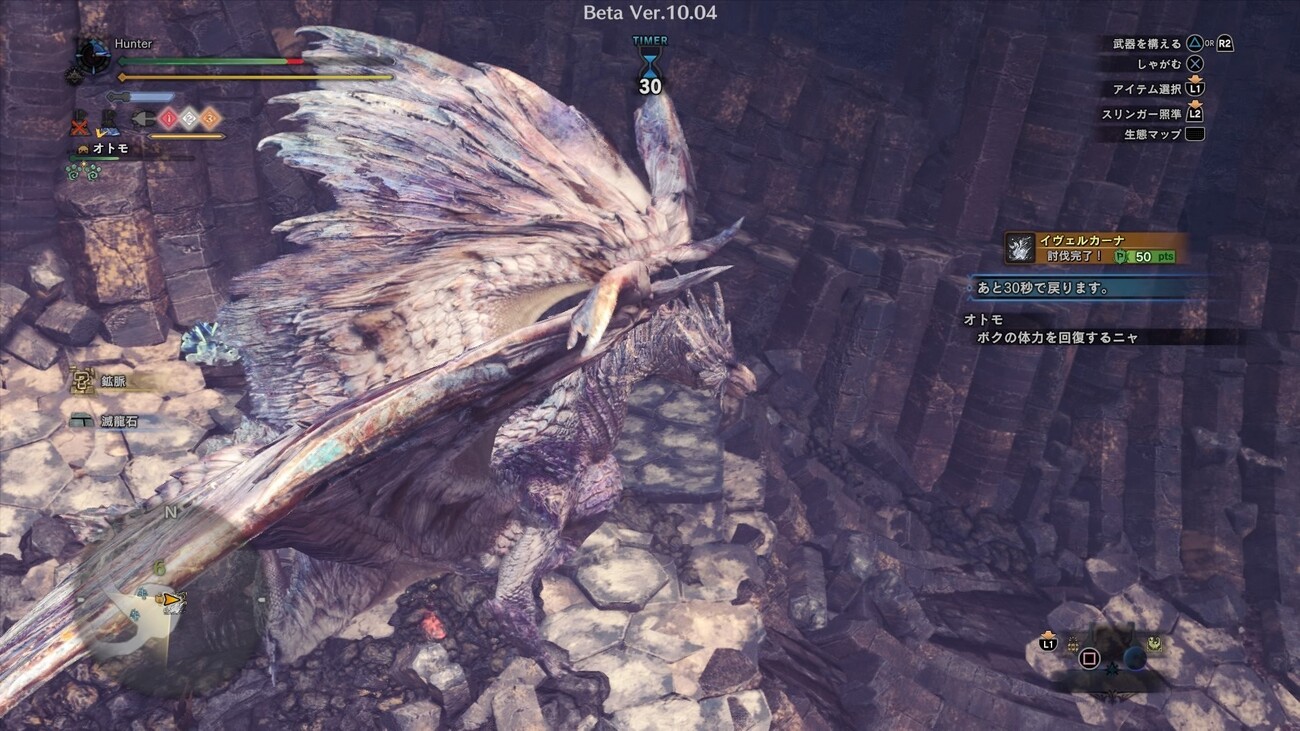Select the orange number 3 diamond icon

click(x=210, y=118)
